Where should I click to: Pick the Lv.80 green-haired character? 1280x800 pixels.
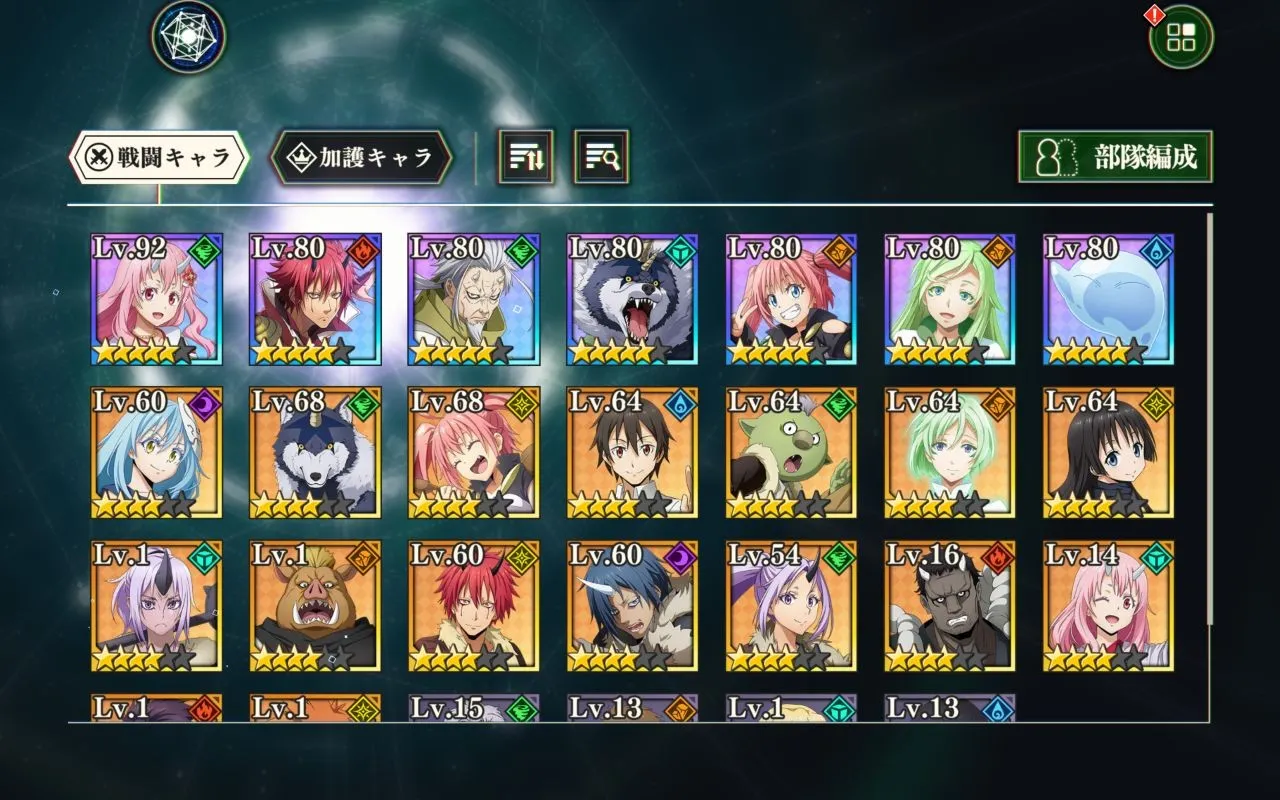[949, 299]
